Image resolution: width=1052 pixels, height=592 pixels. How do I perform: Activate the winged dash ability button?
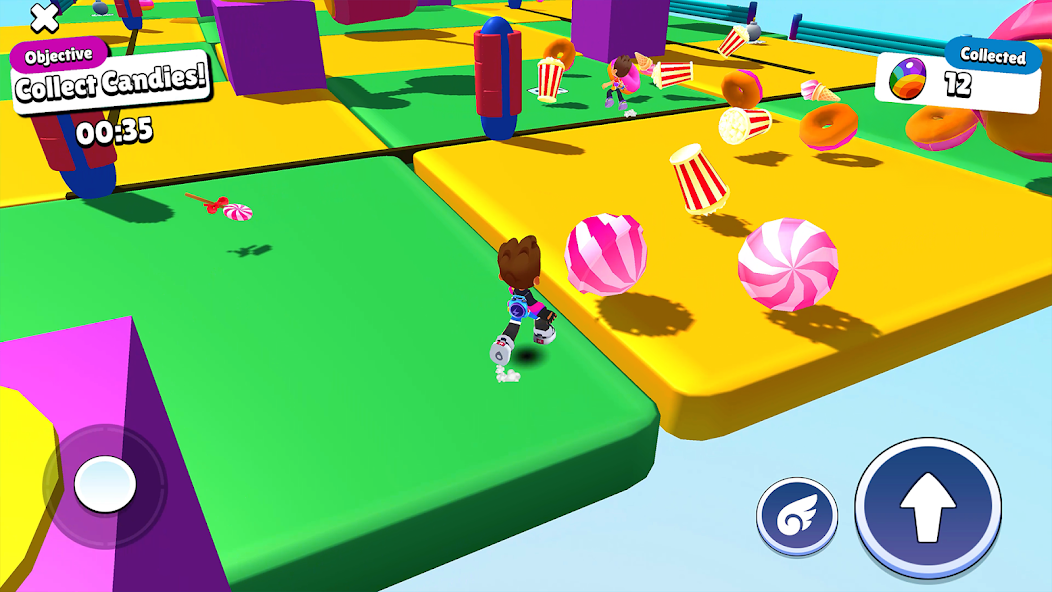click(x=797, y=515)
